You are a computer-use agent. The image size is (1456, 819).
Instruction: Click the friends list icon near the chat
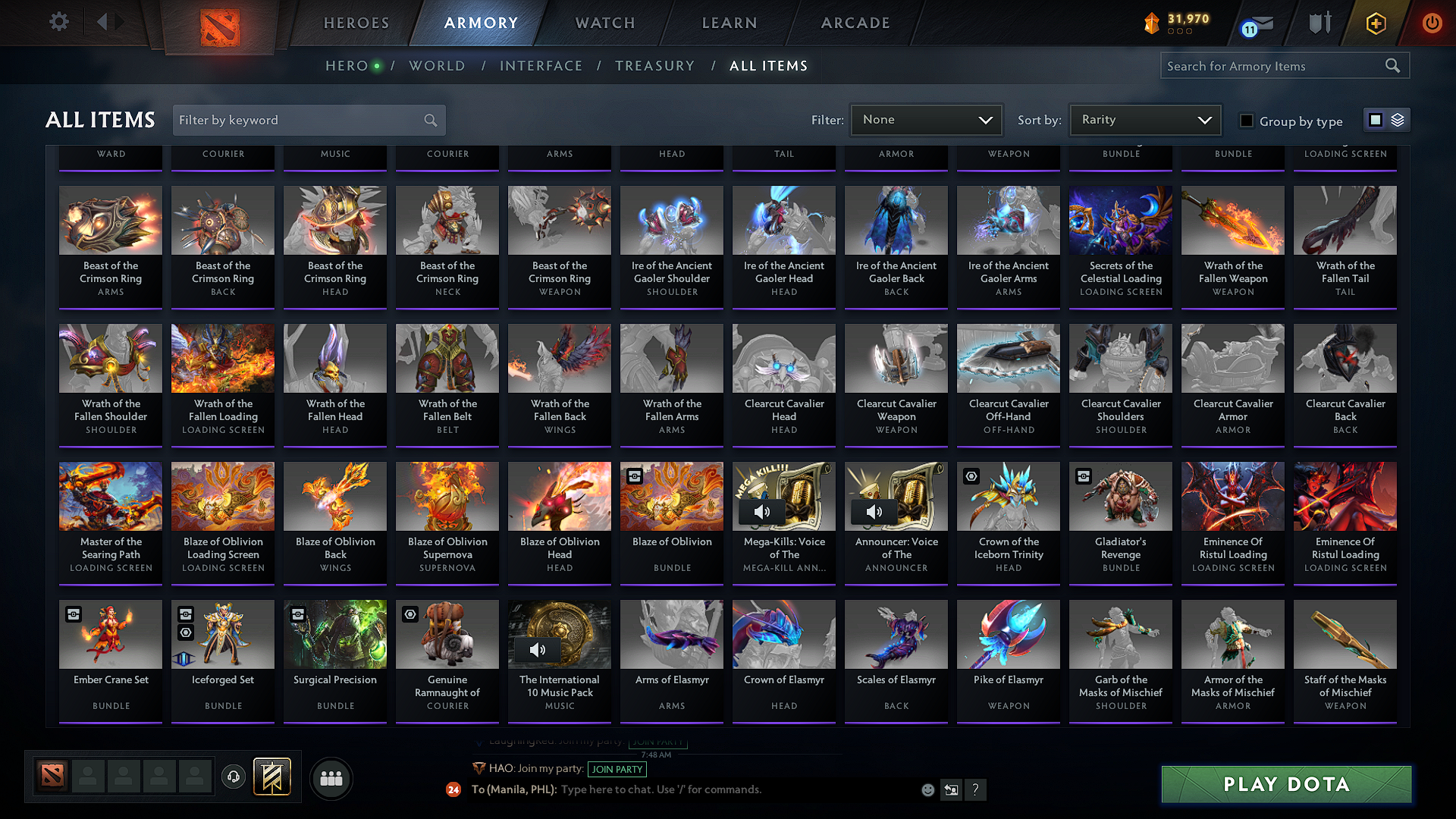pyautogui.click(x=331, y=778)
